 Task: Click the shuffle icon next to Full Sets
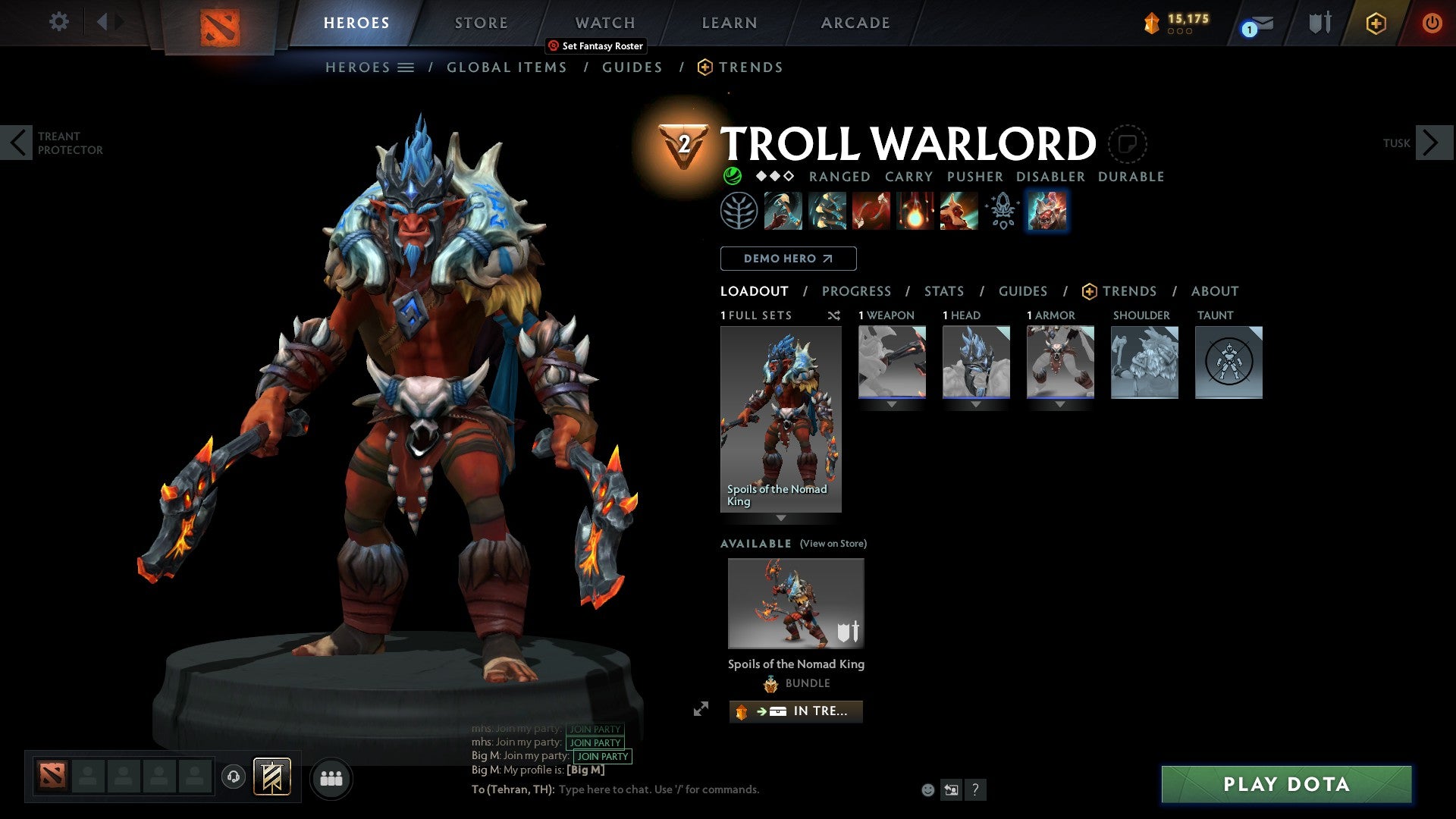click(x=833, y=315)
